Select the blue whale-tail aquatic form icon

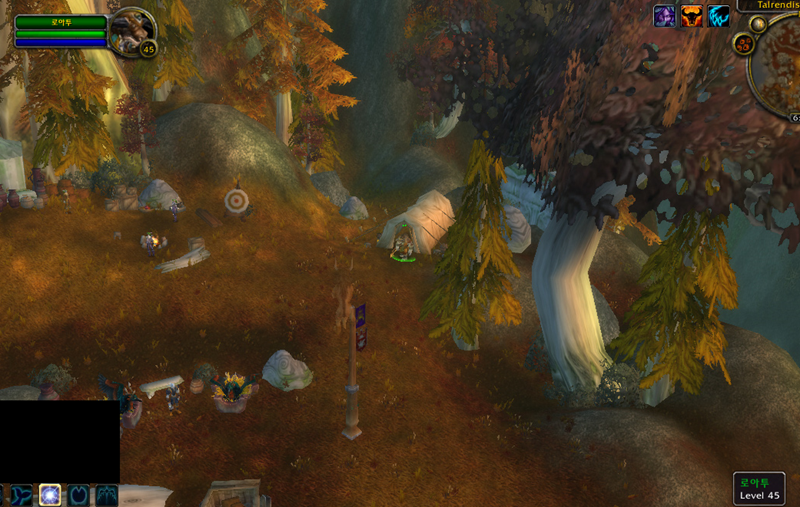[x=21, y=495]
